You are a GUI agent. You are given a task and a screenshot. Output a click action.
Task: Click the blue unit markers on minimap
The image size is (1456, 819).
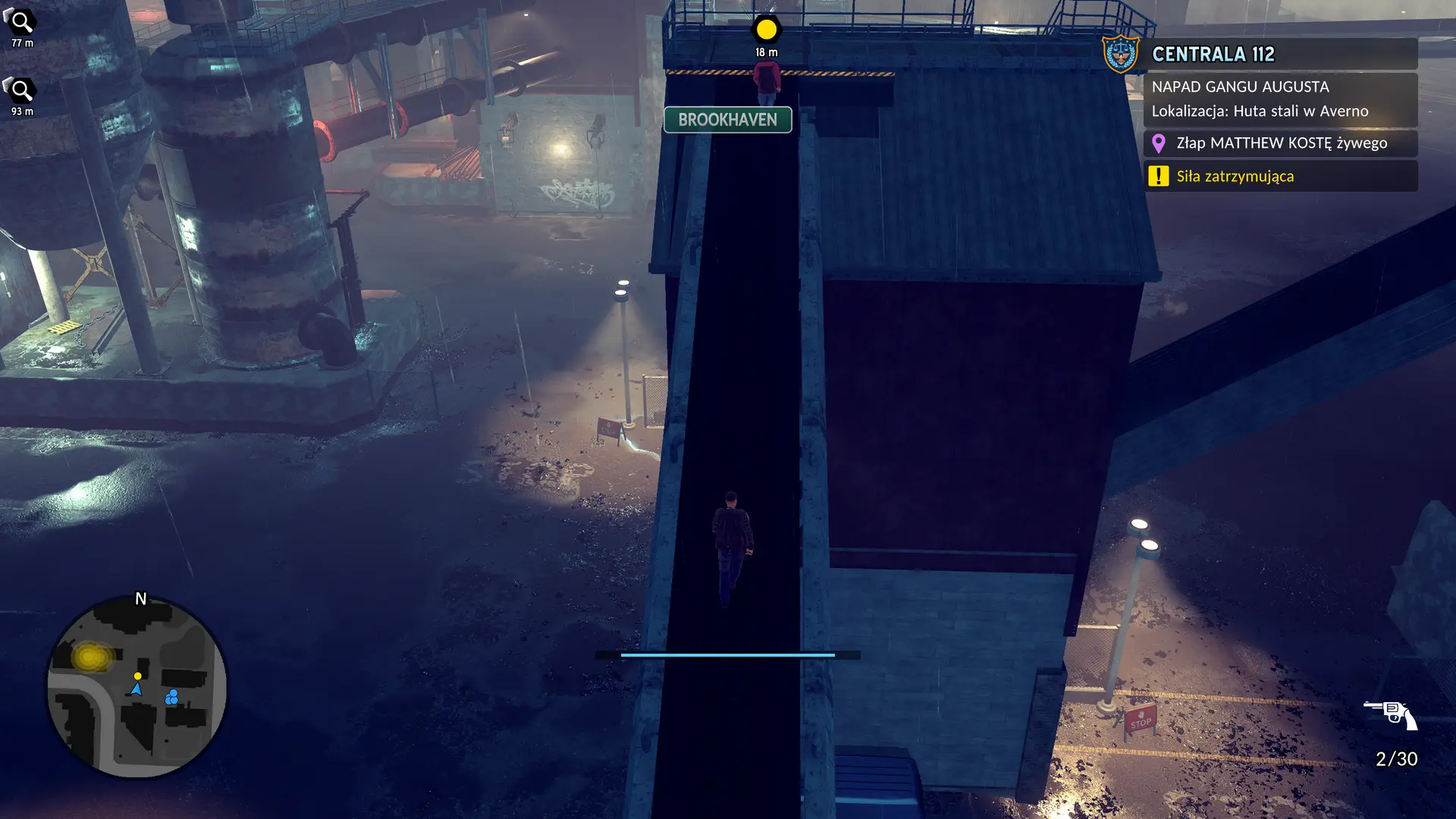click(172, 697)
